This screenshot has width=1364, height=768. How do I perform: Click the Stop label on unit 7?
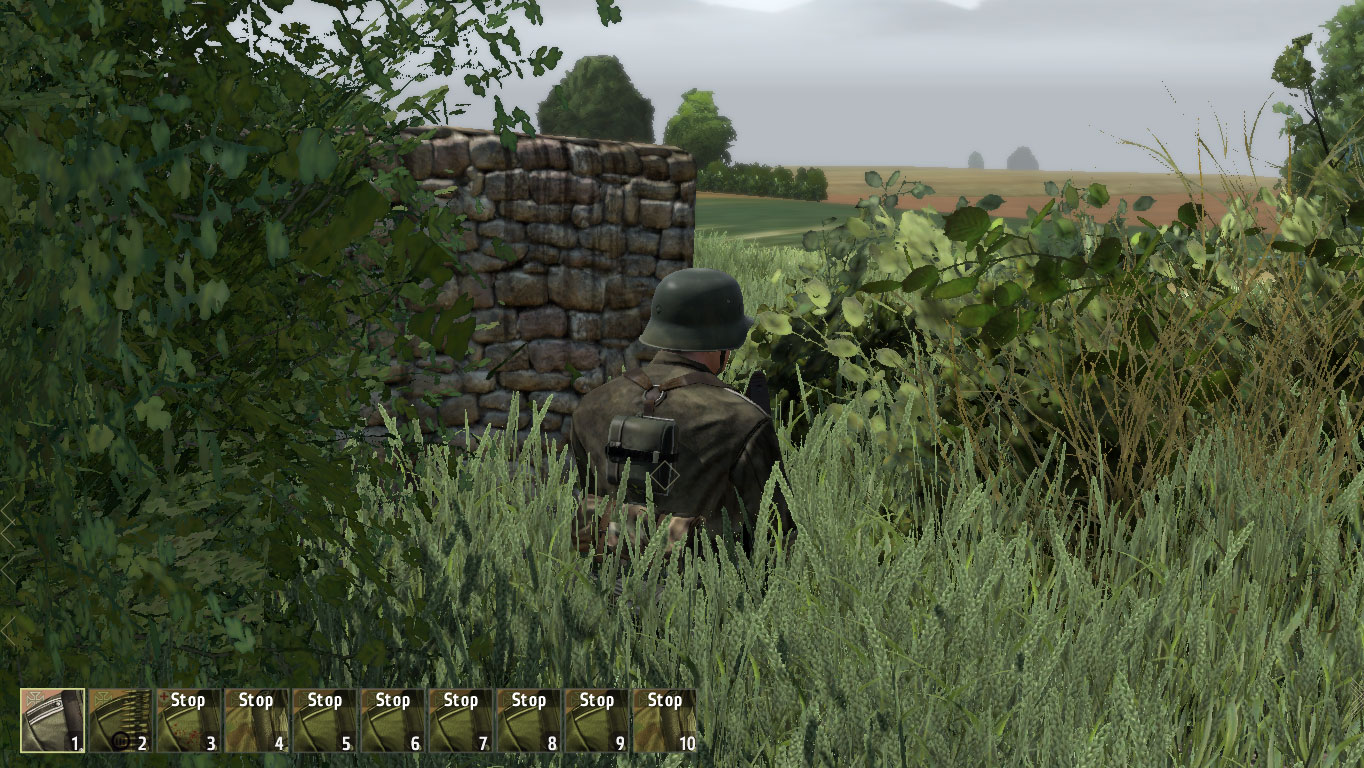pyautogui.click(x=460, y=701)
